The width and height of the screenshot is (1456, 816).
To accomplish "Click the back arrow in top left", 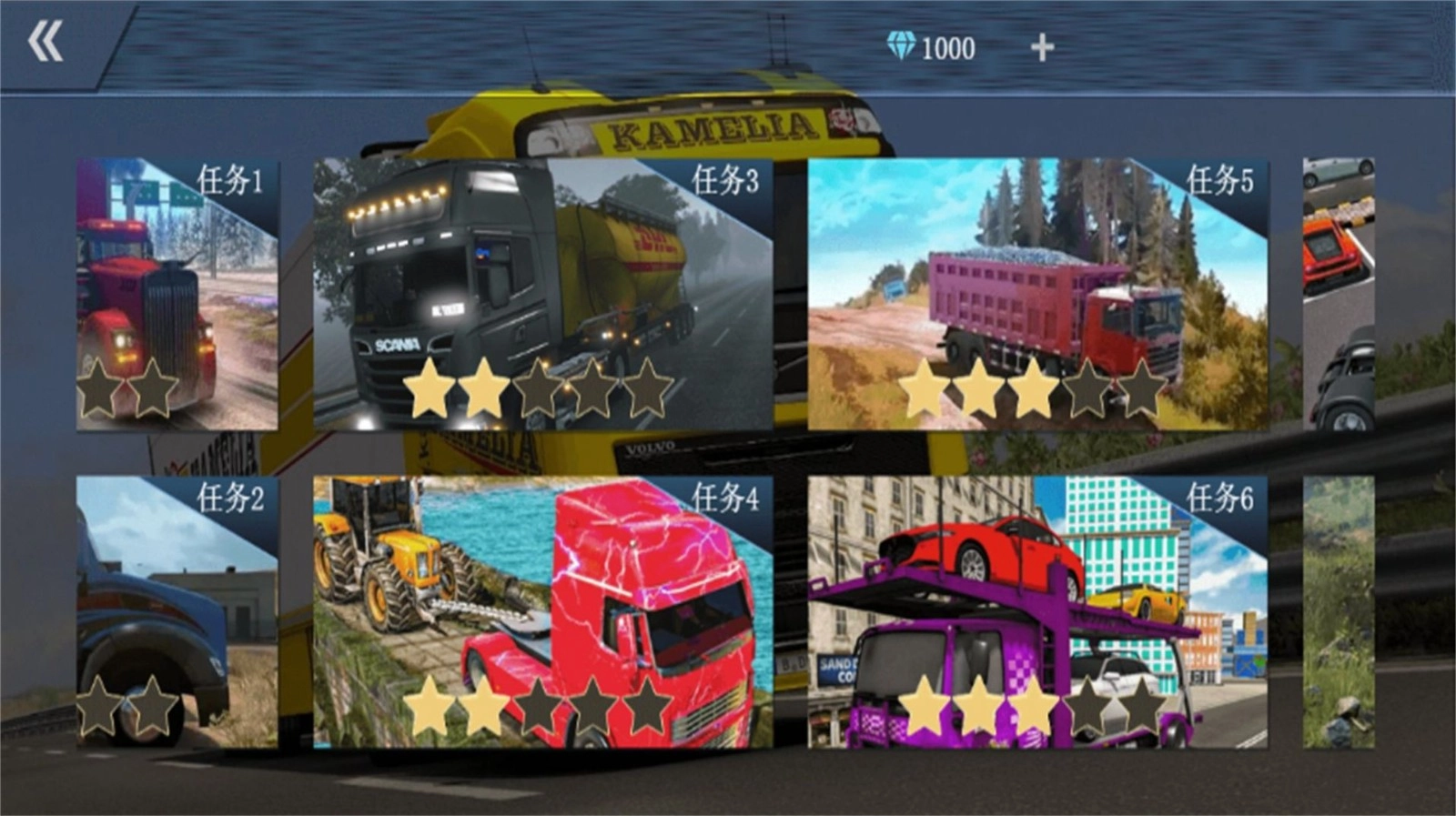I will pos(47,41).
